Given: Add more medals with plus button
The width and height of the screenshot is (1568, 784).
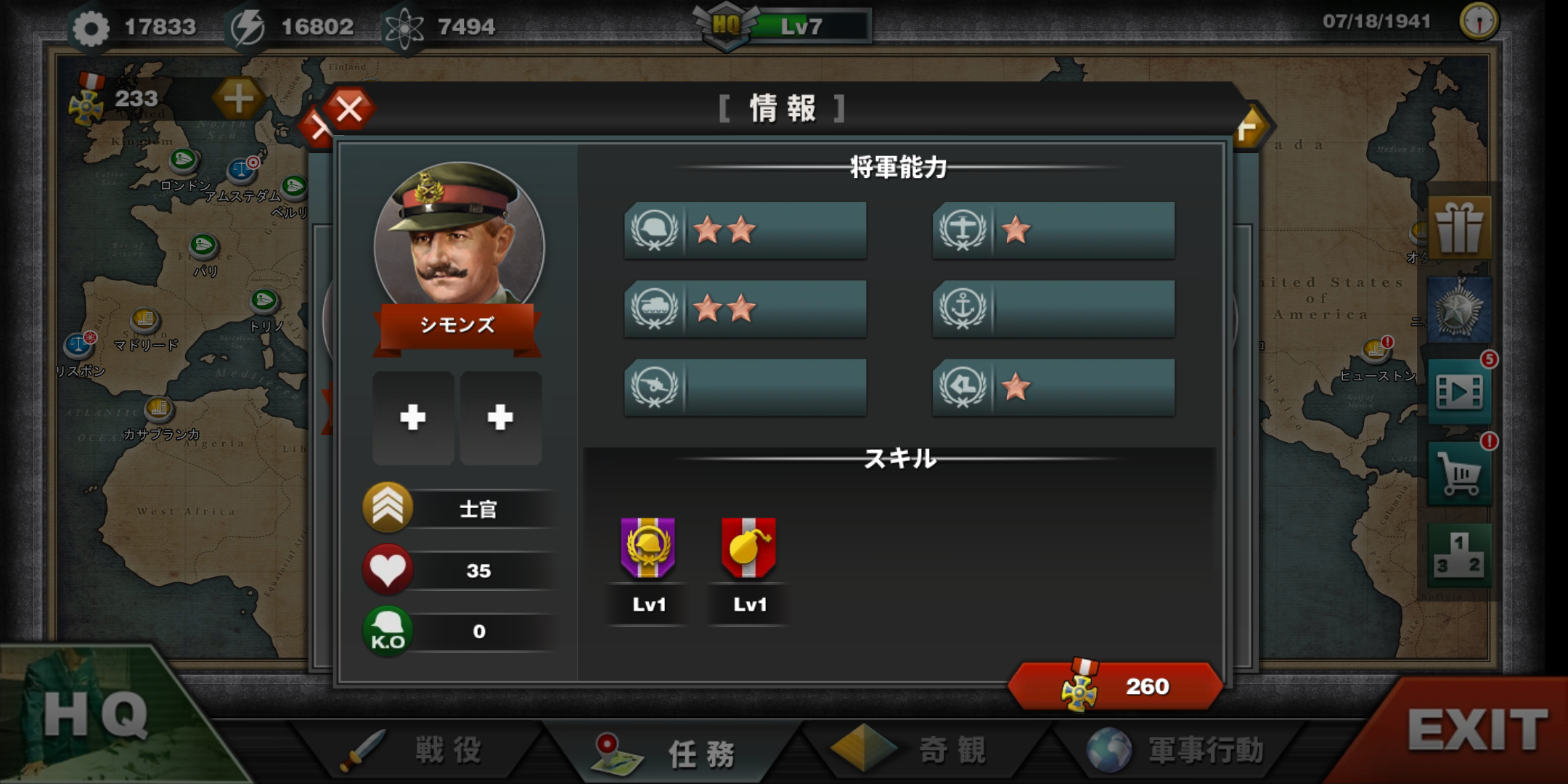Looking at the screenshot, I should 238,99.
